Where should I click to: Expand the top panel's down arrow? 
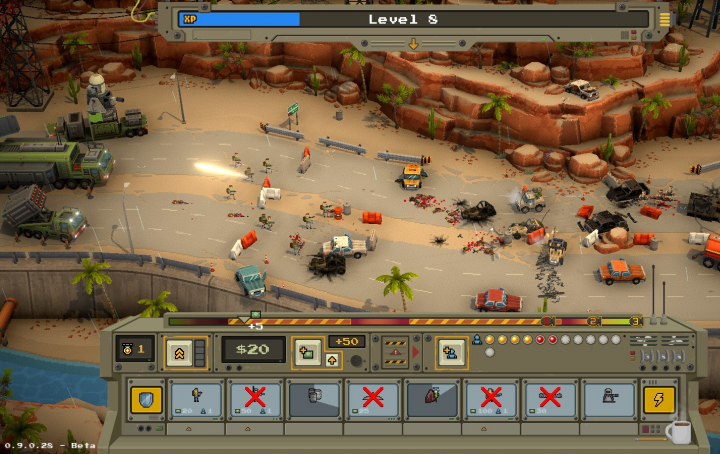(x=413, y=44)
